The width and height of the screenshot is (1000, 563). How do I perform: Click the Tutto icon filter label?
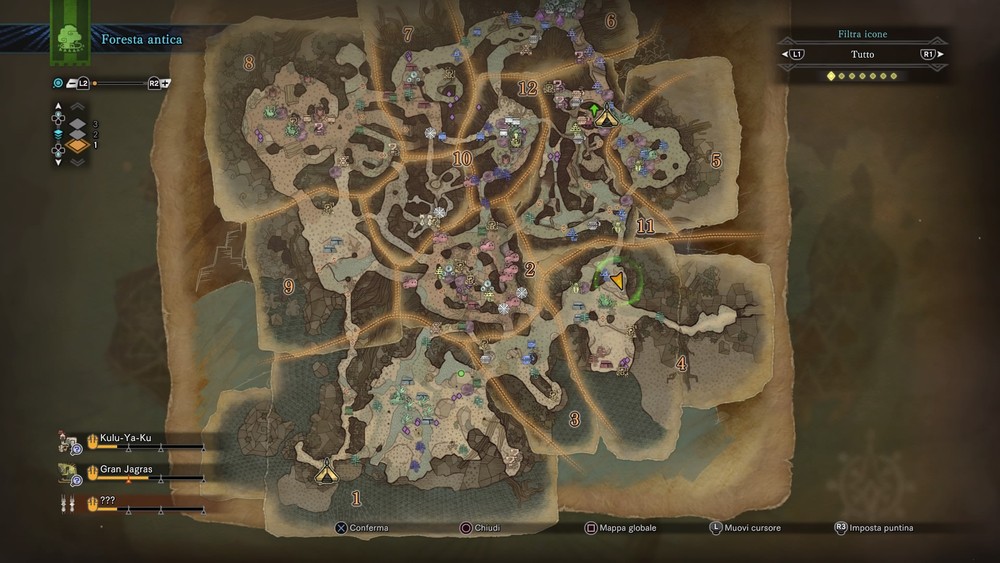(x=862, y=54)
